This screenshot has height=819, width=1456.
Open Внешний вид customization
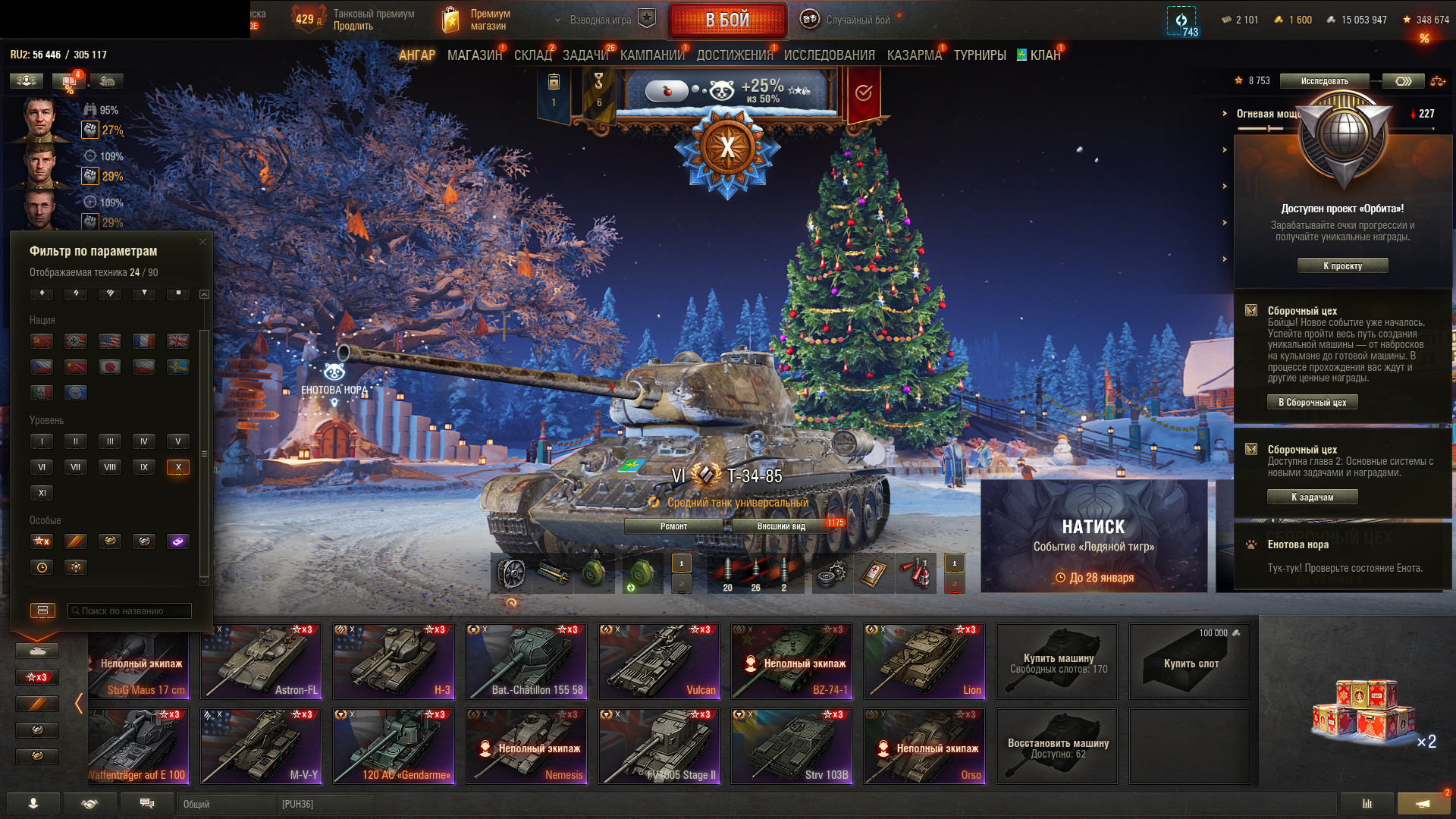[781, 526]
